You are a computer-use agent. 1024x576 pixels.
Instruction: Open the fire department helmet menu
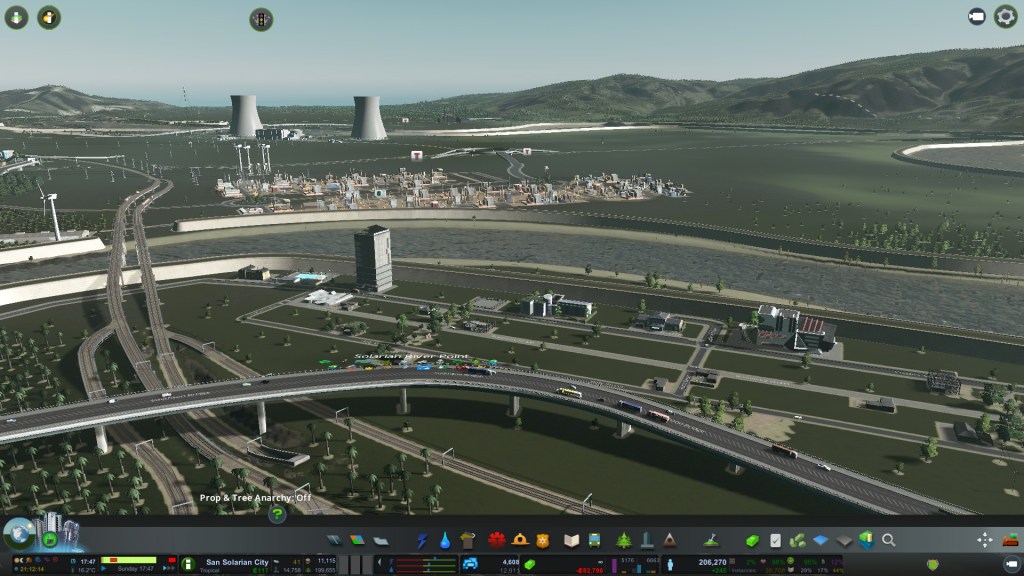point(520,540)
